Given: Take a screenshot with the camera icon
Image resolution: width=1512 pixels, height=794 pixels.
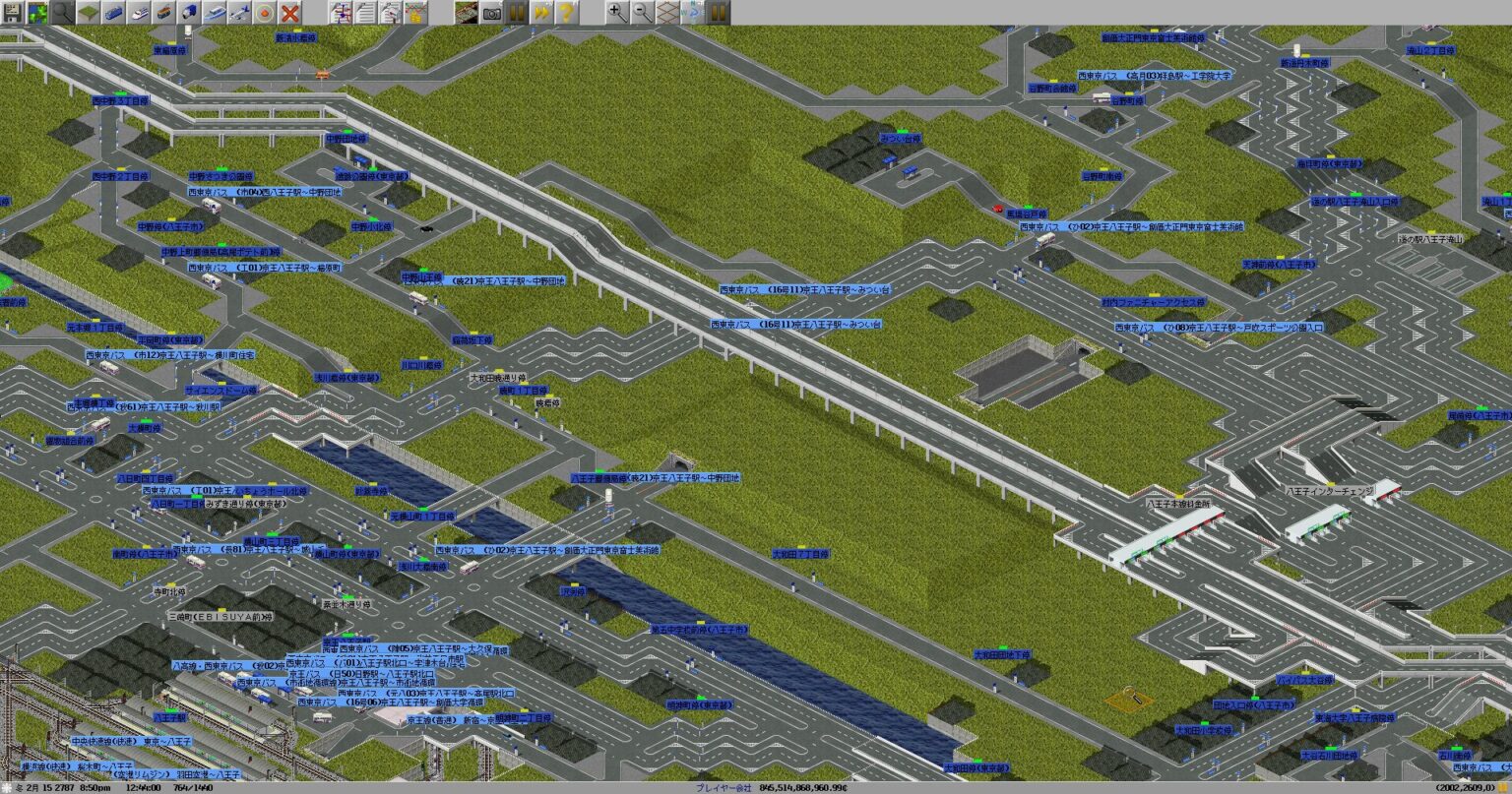Looking at the screenshot, I should 492,14.
